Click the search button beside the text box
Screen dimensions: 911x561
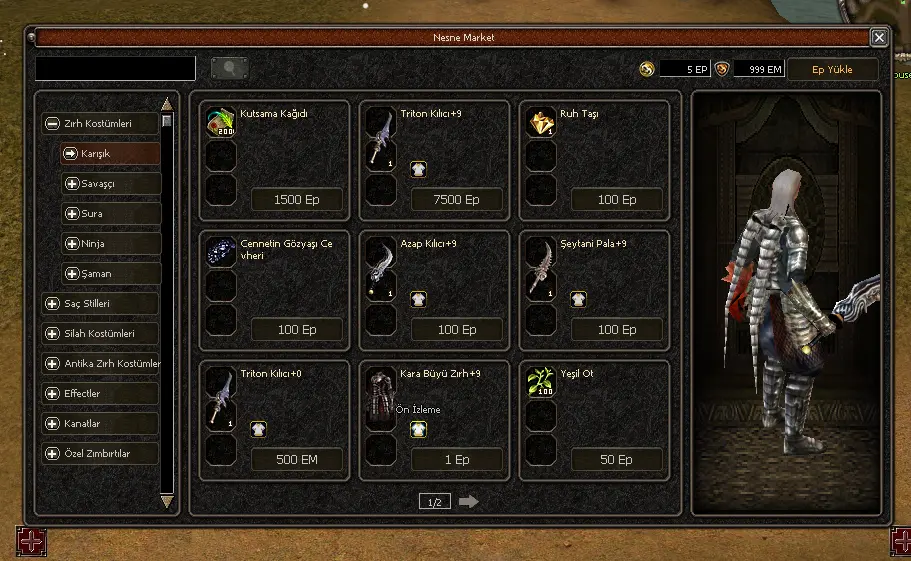pyautogui.click(x=230, y=68)
